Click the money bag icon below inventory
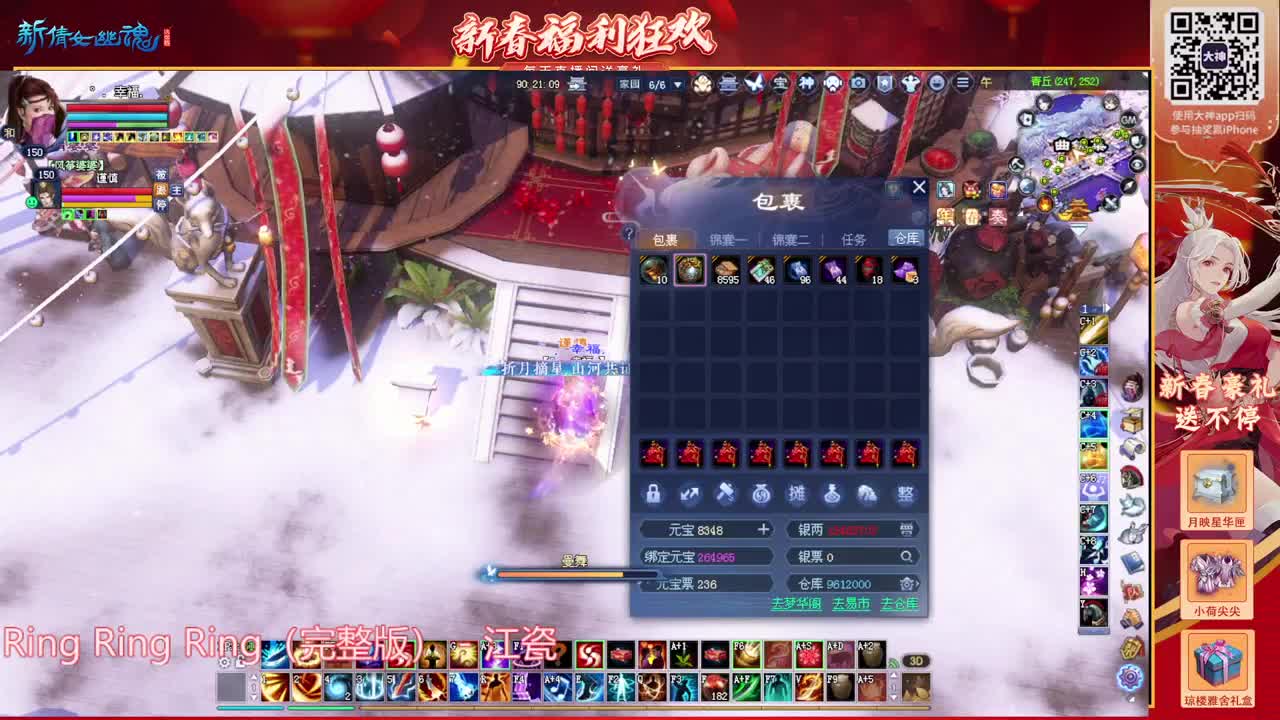Image resolution: width=1280 pixels, height=720 pixels. [x=761, y=493]
